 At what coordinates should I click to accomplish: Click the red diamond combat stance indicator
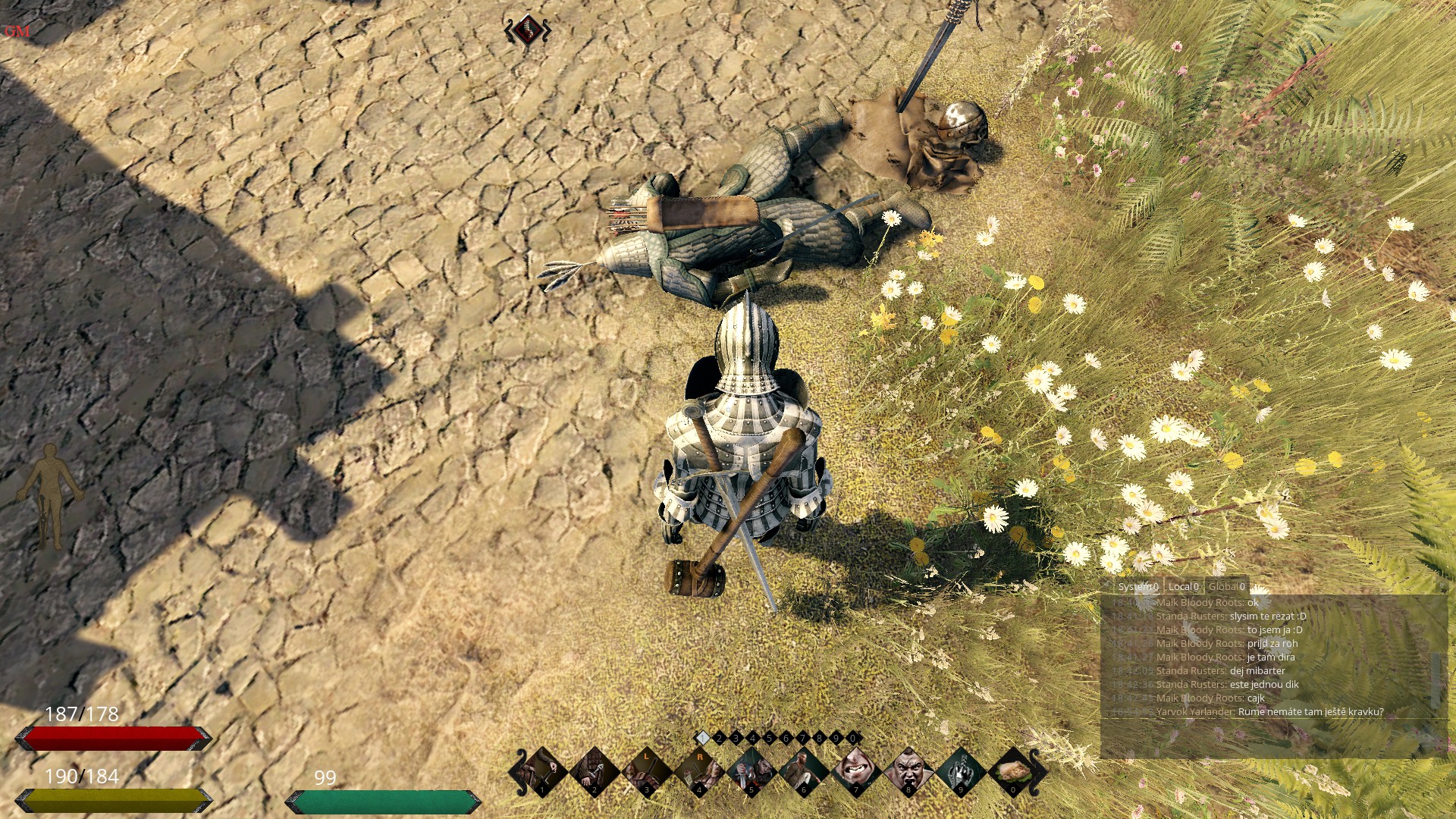528,31
